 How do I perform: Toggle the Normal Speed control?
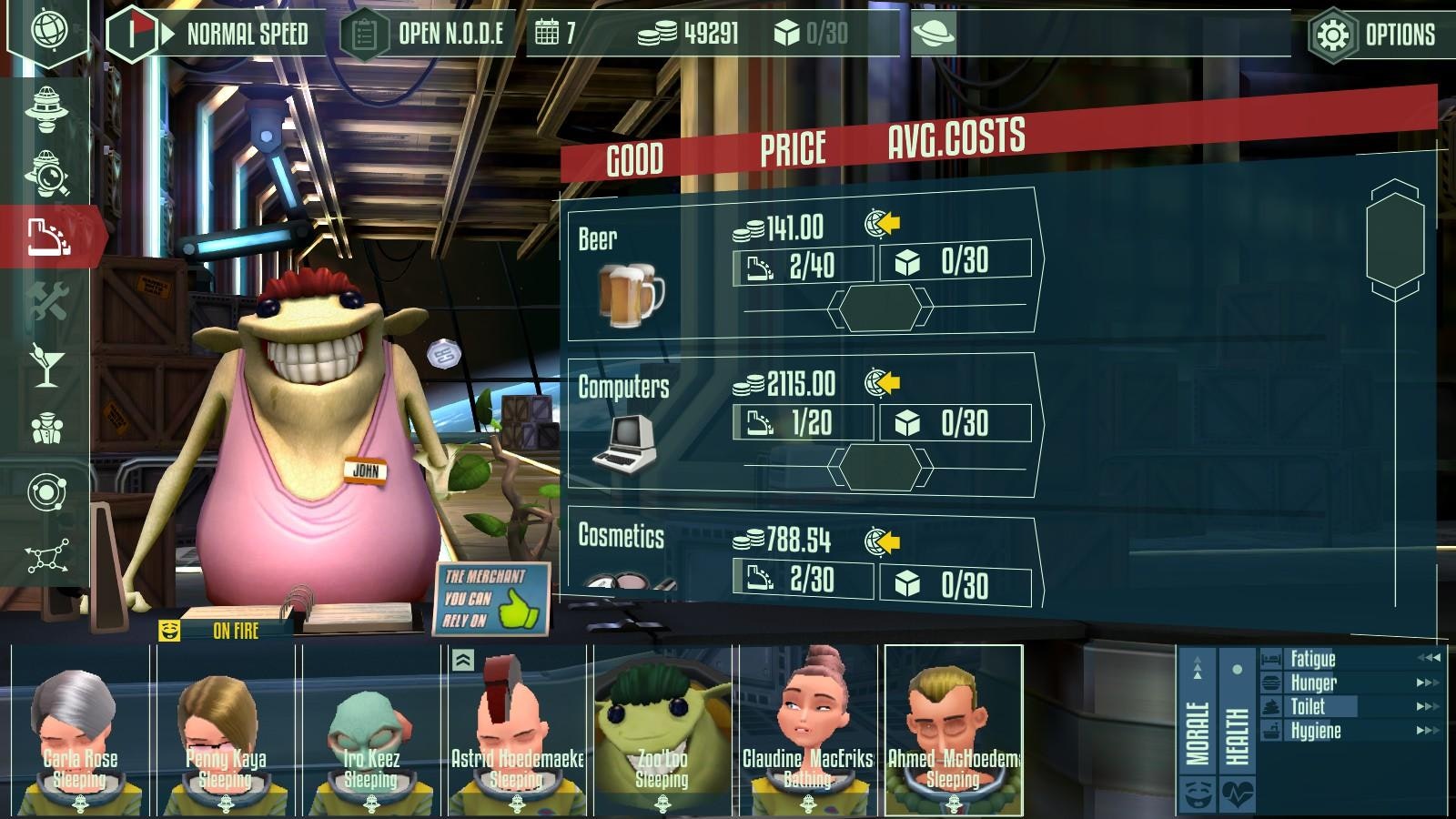(218, 35)
